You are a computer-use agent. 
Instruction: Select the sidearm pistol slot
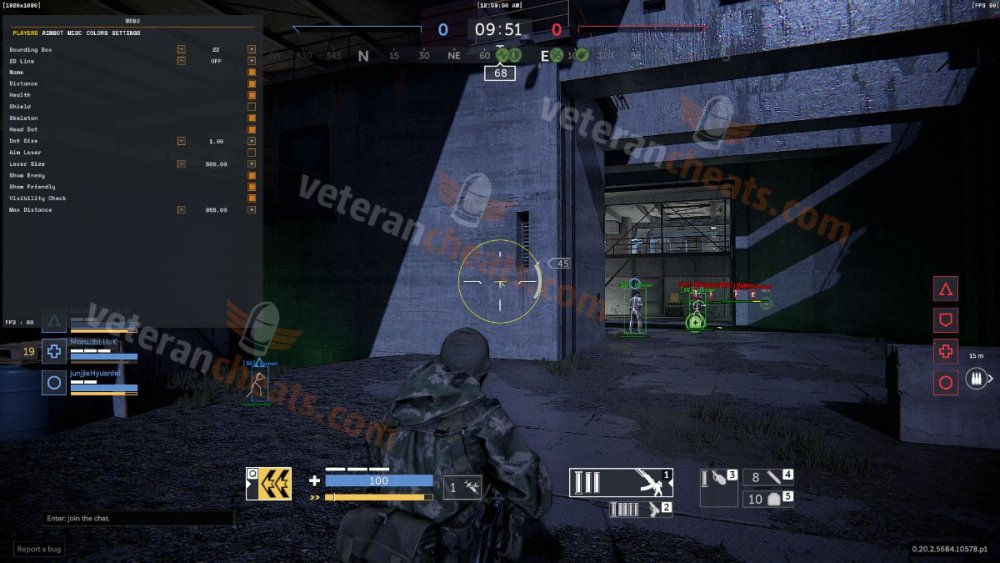[x=640, y=509]
